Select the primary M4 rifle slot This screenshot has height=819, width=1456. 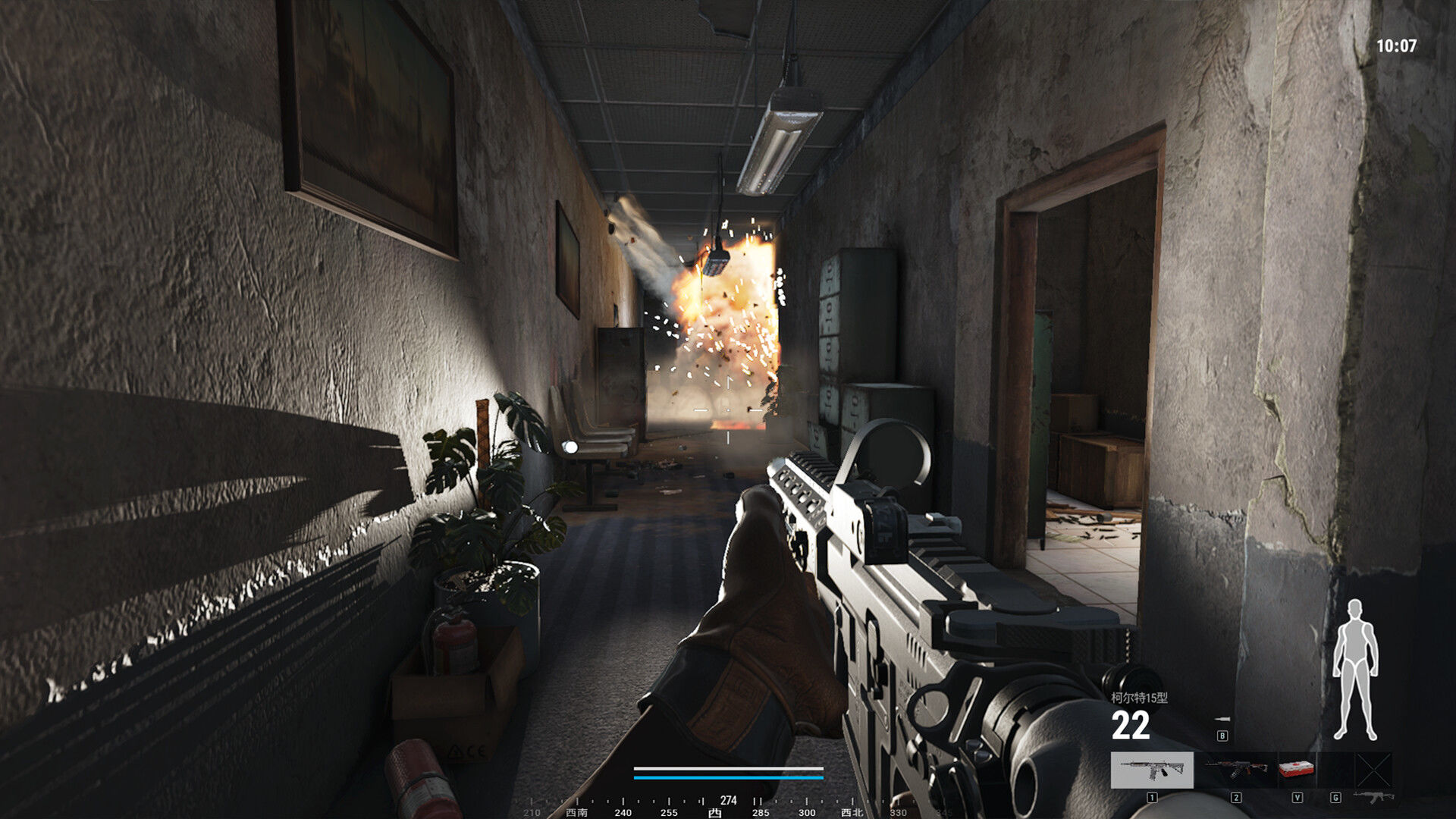pyautogui.click(x=1151, y=770)
